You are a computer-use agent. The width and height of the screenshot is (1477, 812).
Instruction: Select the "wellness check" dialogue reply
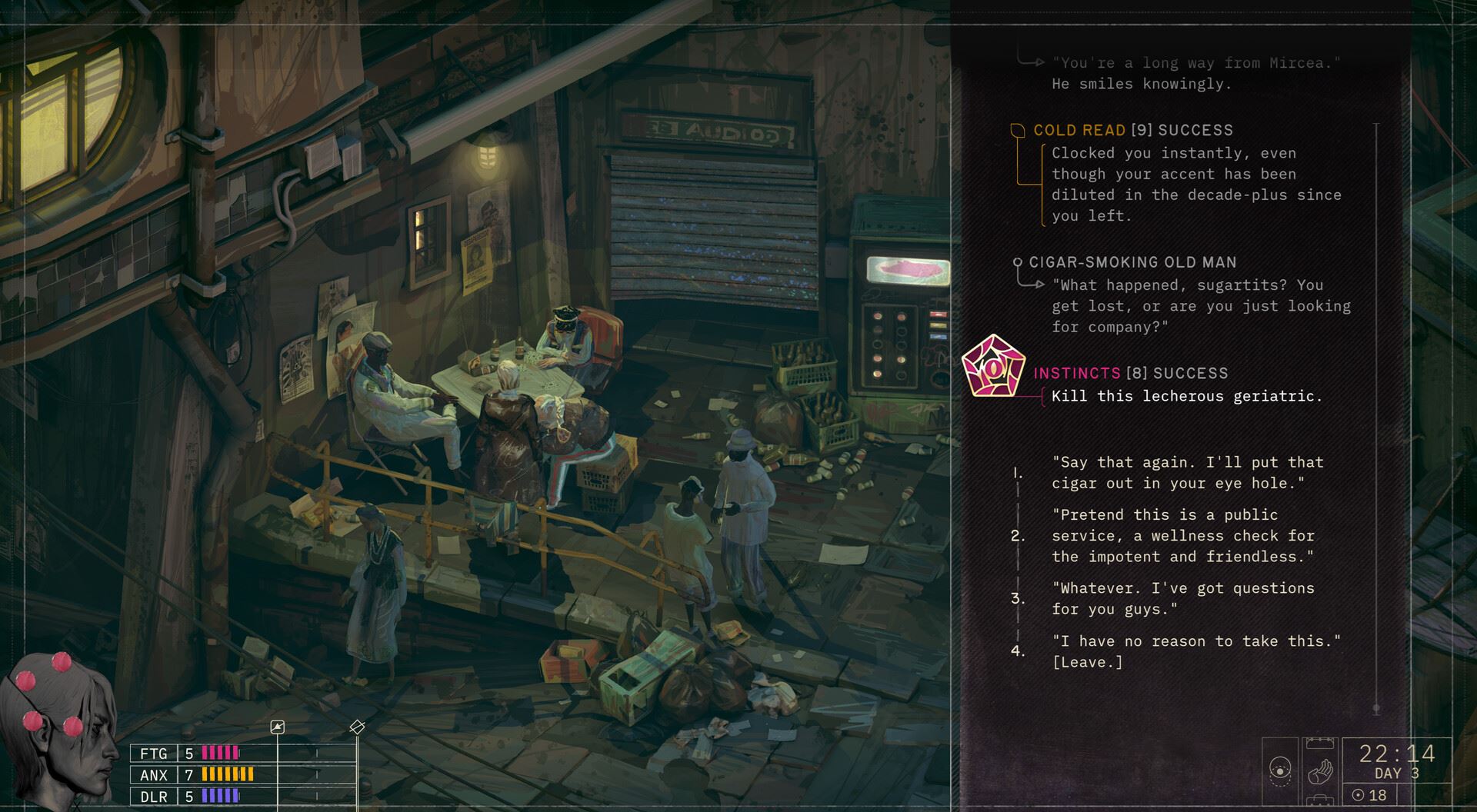tap(1183, 535)
